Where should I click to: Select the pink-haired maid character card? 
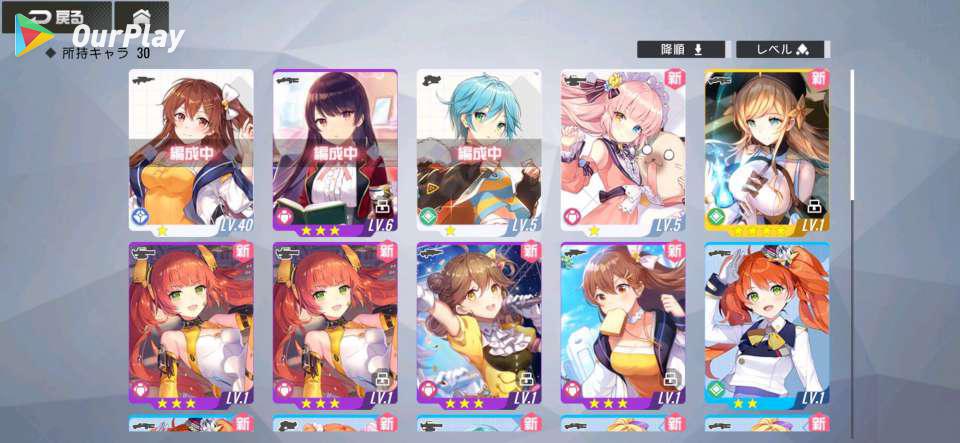[623, 152]
